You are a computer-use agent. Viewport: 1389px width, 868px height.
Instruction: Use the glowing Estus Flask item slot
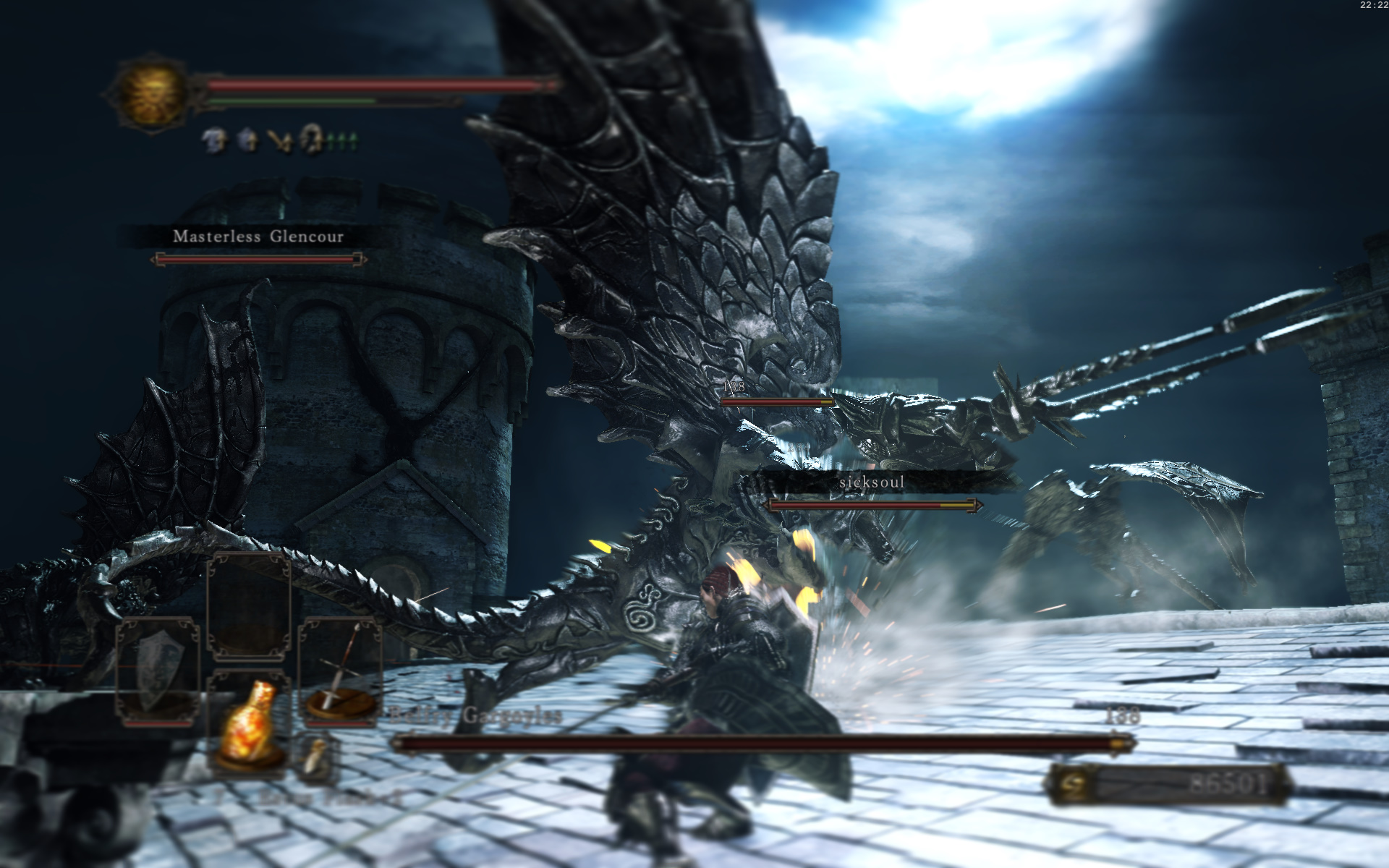[x=249, y=723]
